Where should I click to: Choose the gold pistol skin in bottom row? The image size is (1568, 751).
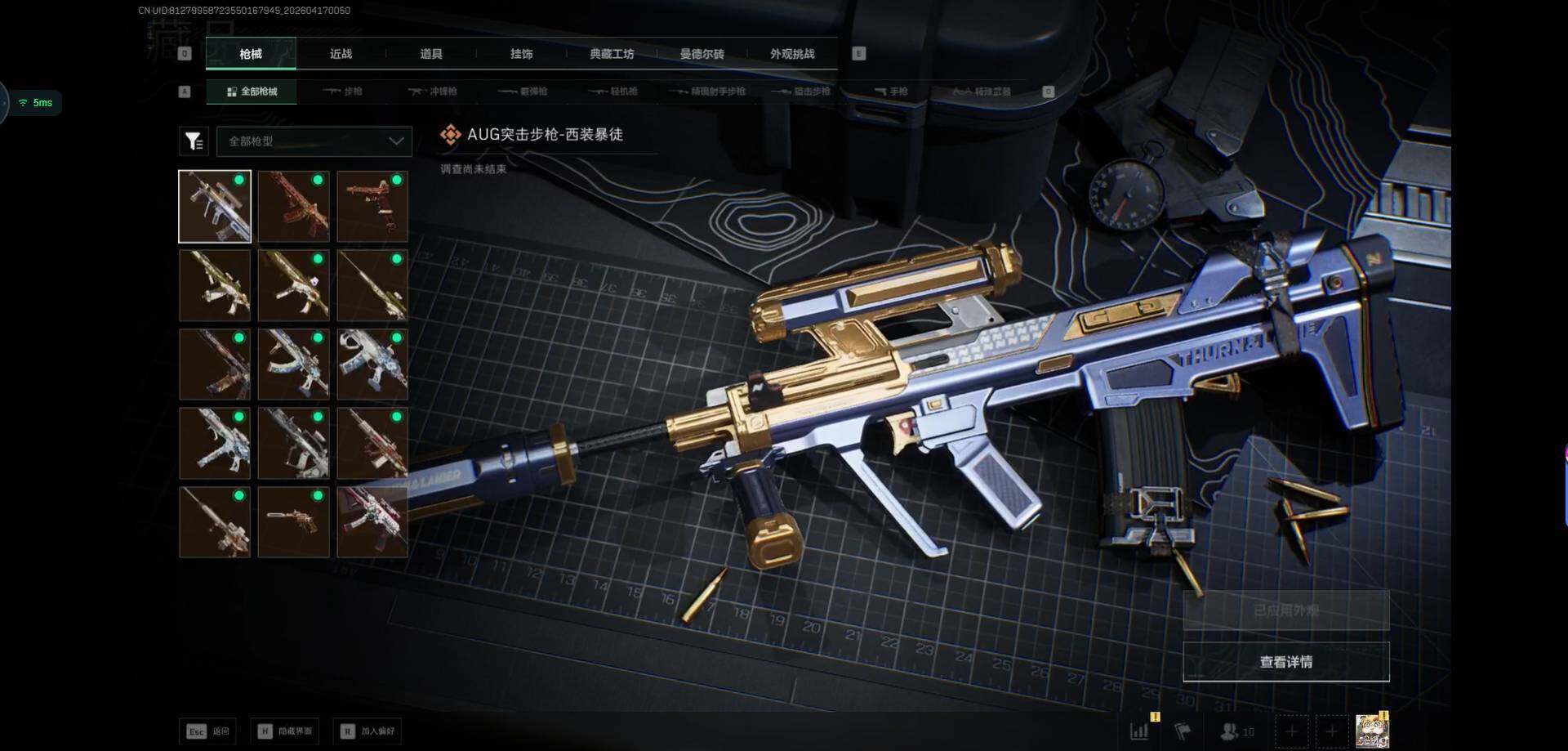(293, 522)
